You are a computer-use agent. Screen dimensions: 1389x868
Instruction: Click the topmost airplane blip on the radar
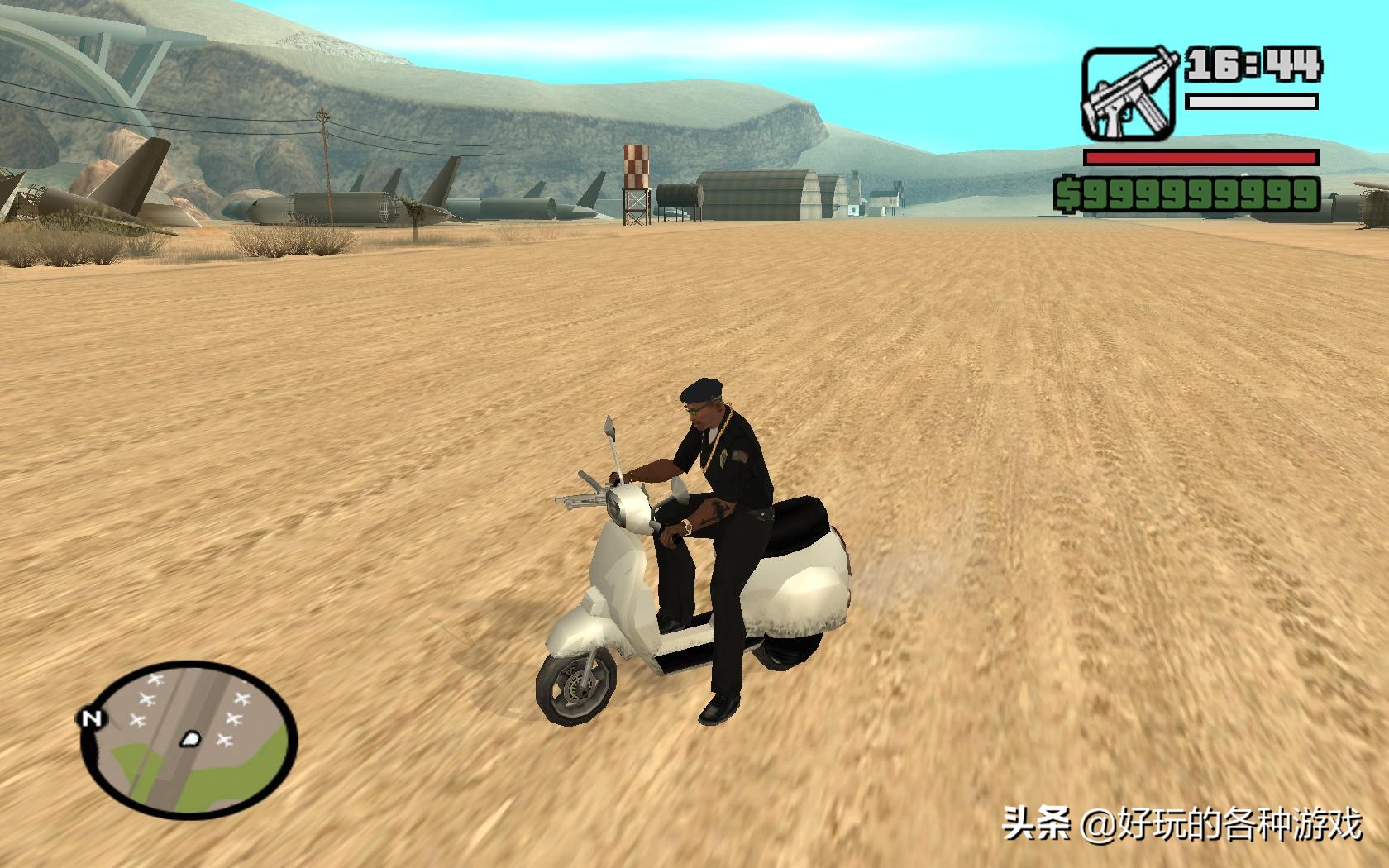coord(155,678)
